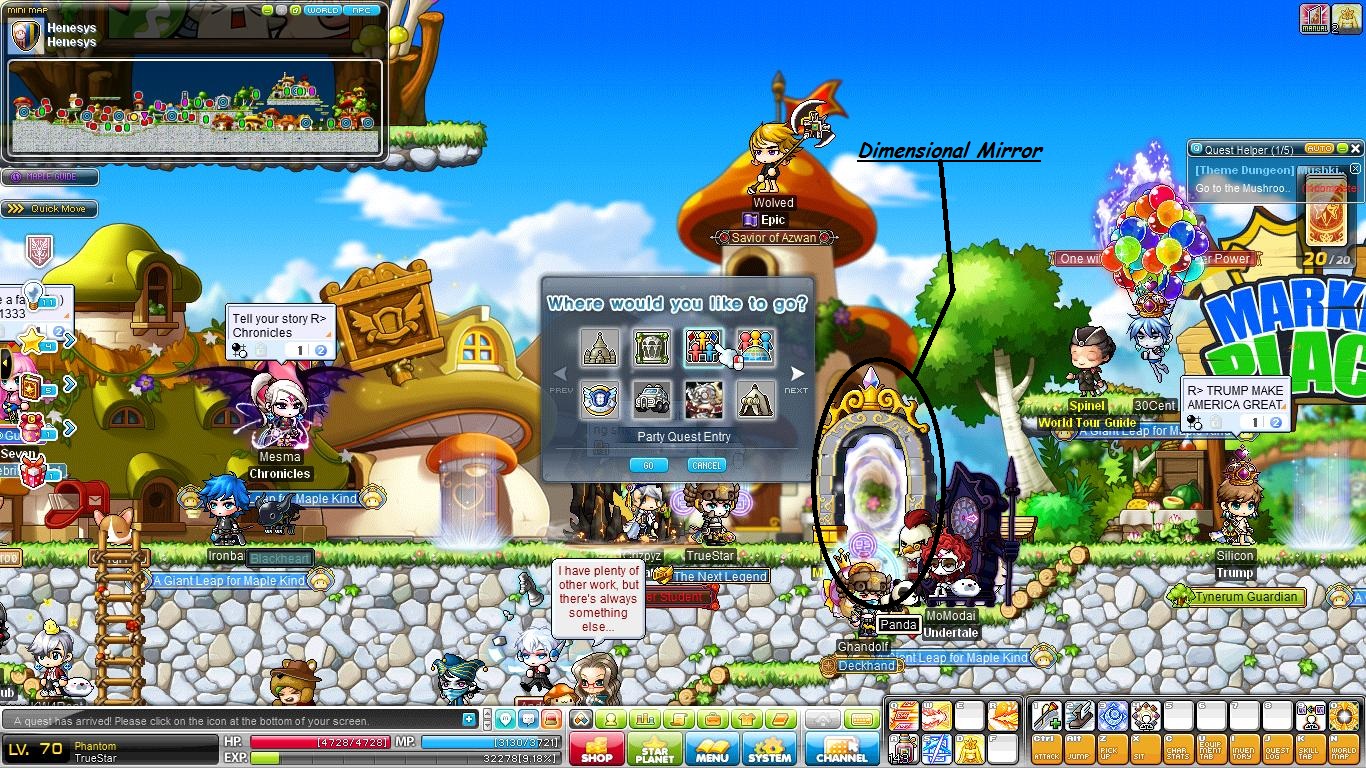The width and height of the screenshot is (1366, 768).
Task: Click PREV arrow in the destination dialog
Action: pos(561,373)
